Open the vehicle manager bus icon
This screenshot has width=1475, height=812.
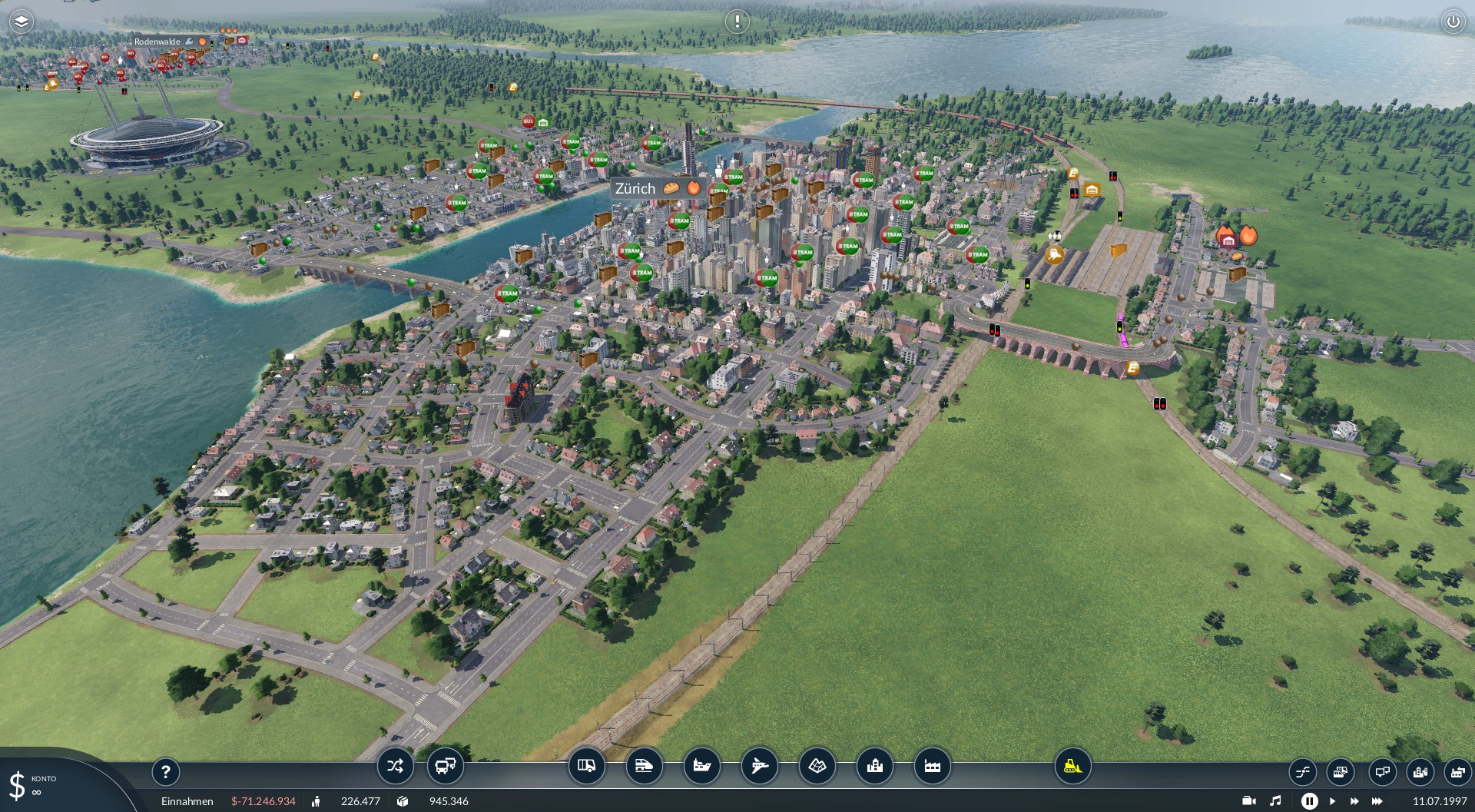(445, 766)
